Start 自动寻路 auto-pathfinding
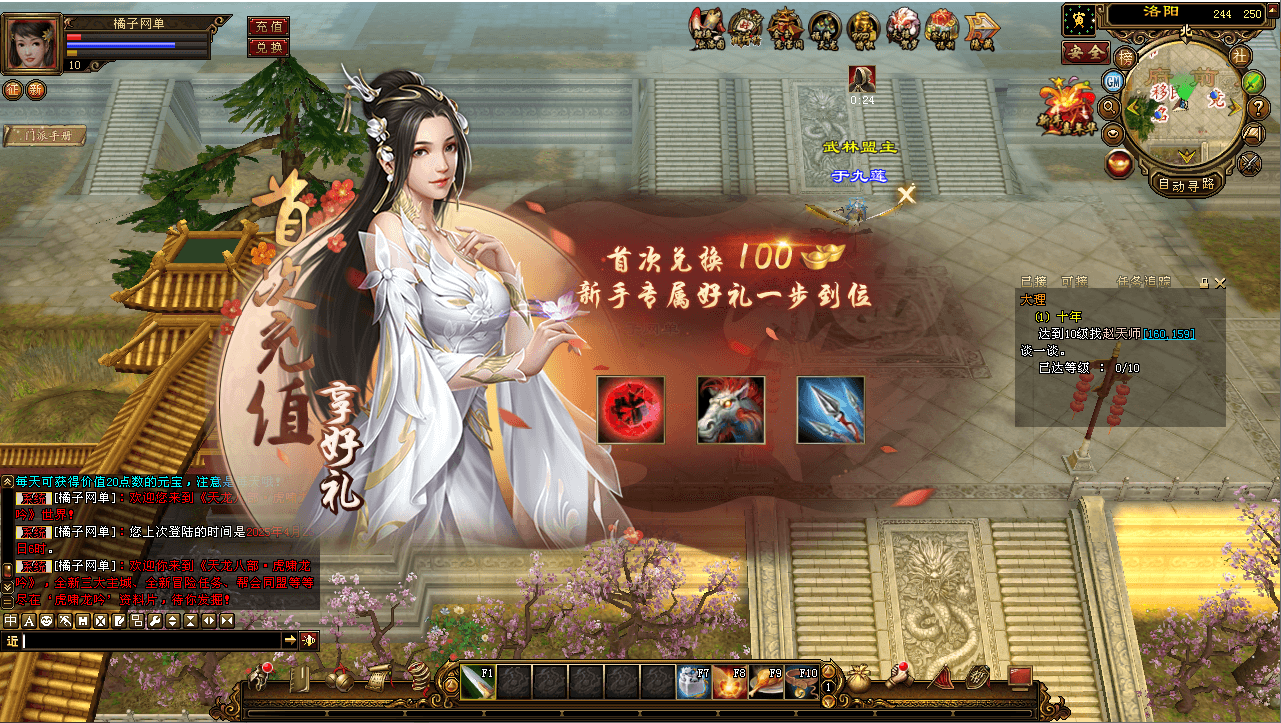1281x723 pixels. (1186, 184)
